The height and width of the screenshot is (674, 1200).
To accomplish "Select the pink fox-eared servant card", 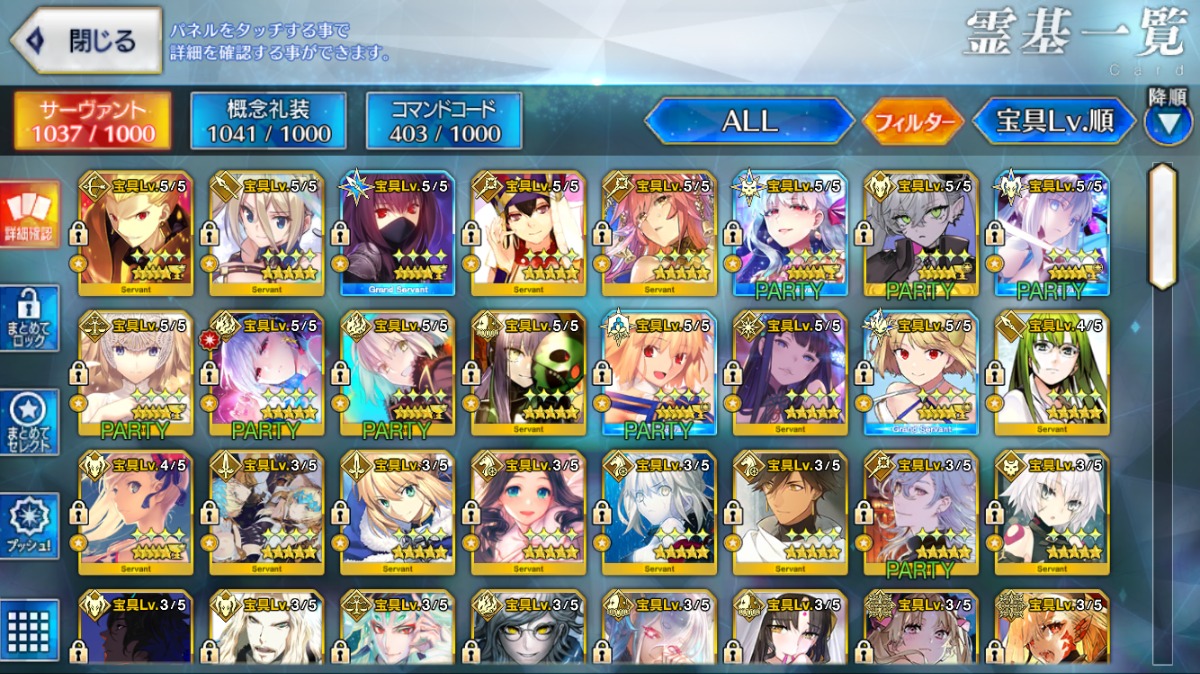I will point(659,234).
